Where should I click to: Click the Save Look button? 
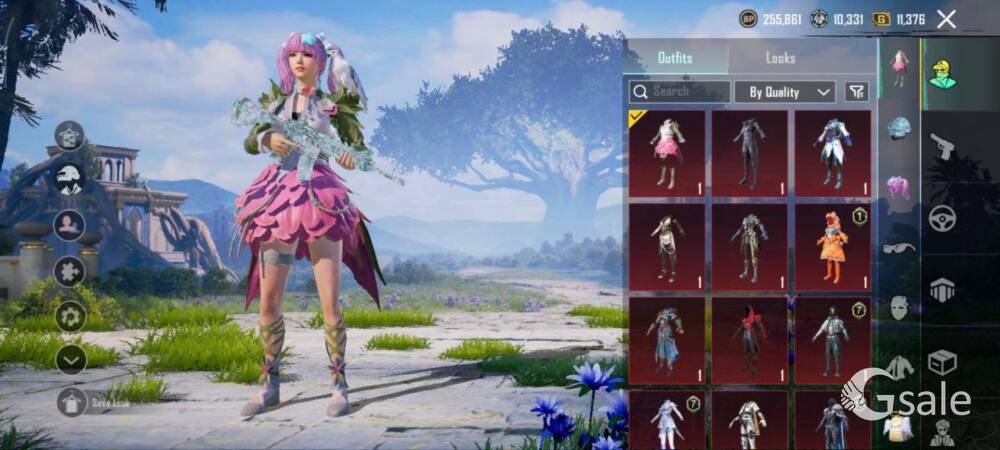(x=71, y=402)
